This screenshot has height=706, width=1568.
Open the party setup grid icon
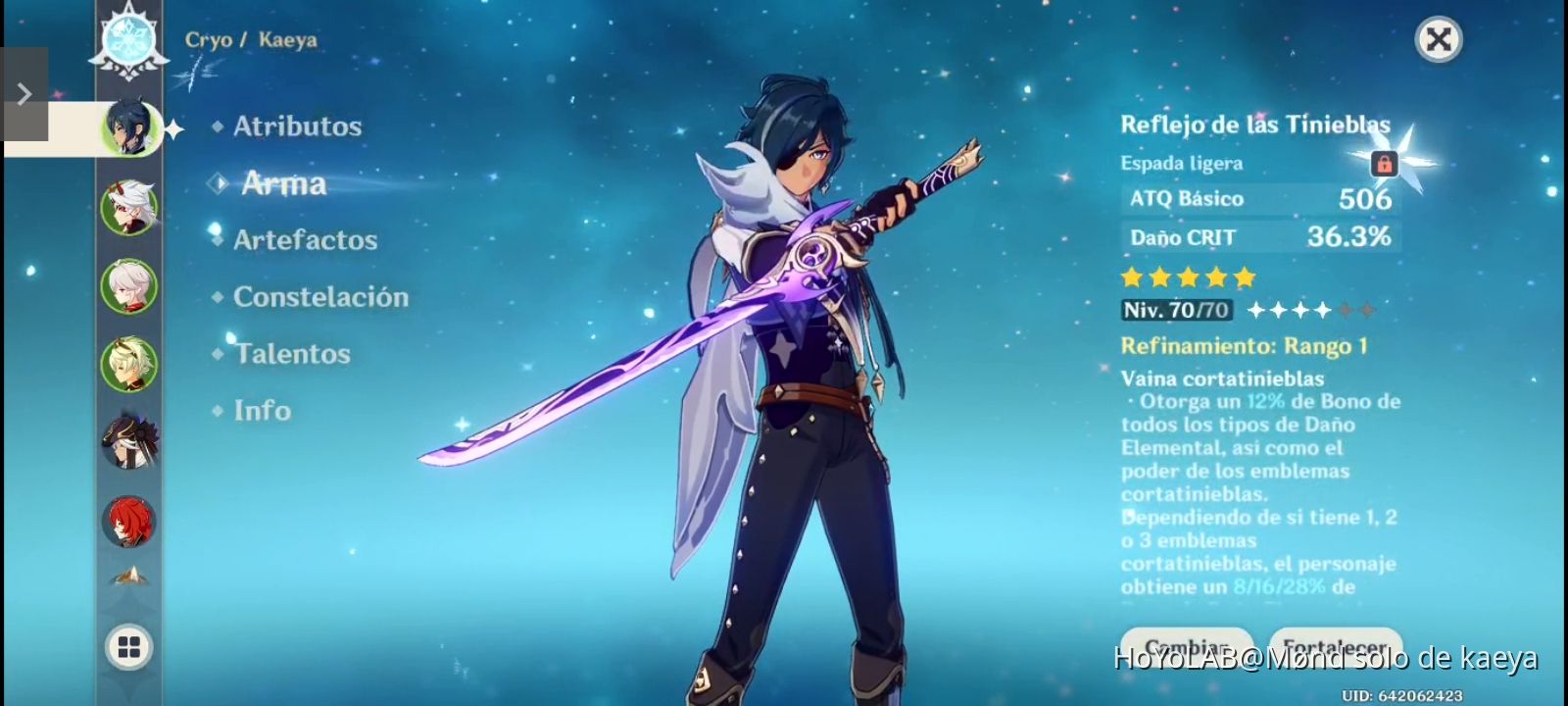[128, 647]
